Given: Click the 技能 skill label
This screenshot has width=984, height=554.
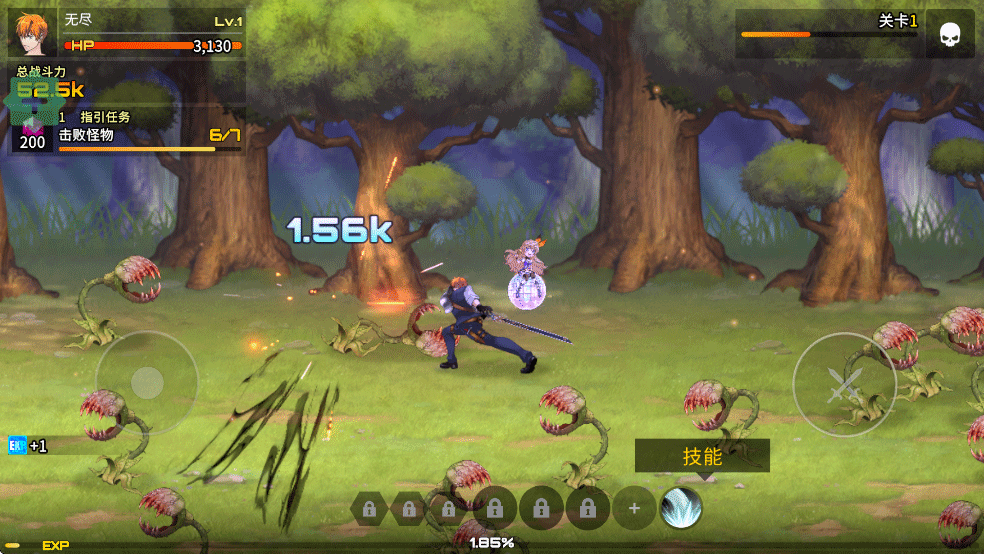Looking at the screenshot, I should pos(702,456).
